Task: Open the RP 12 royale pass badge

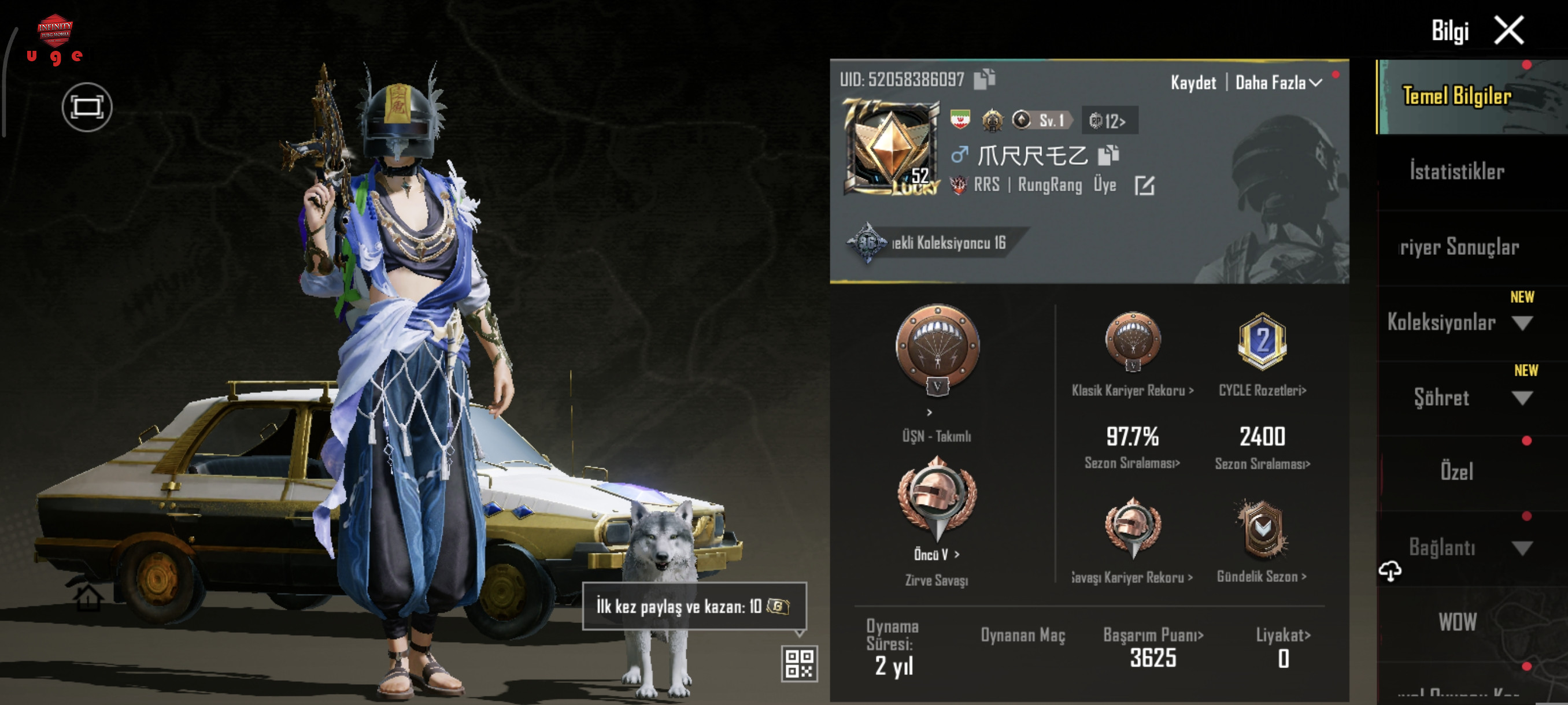Action: tap(1108, 121)
